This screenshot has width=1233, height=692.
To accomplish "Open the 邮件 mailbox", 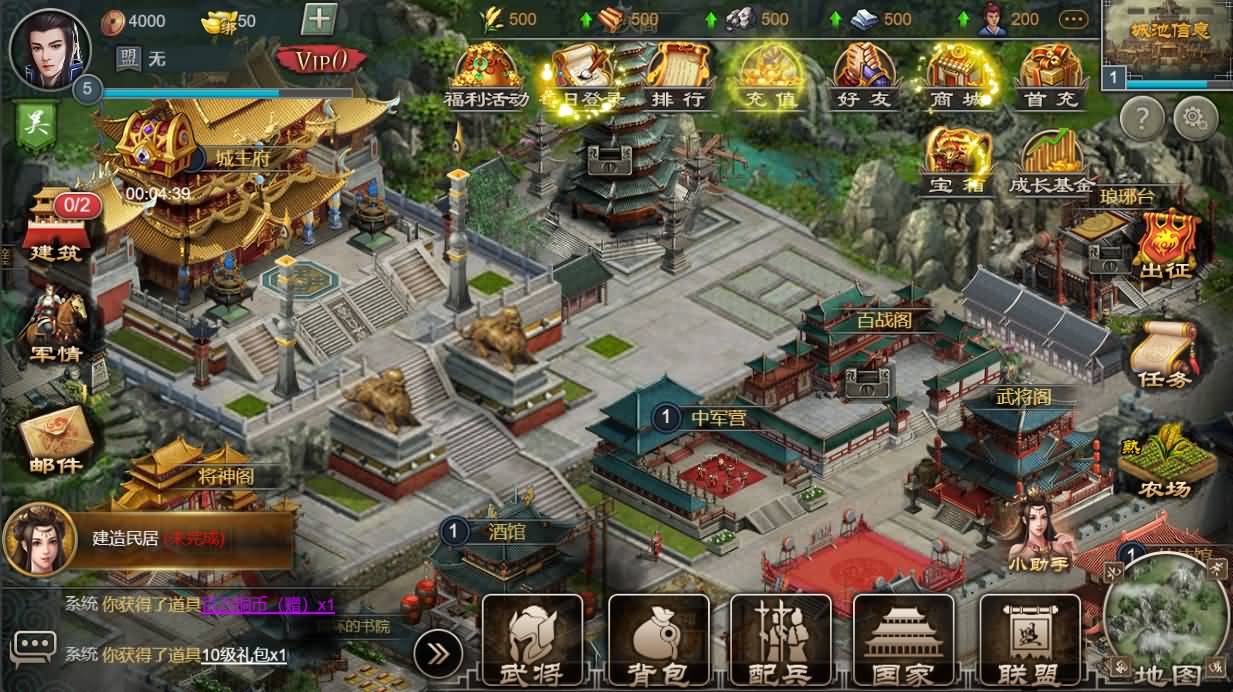I will tap(55, 440).
